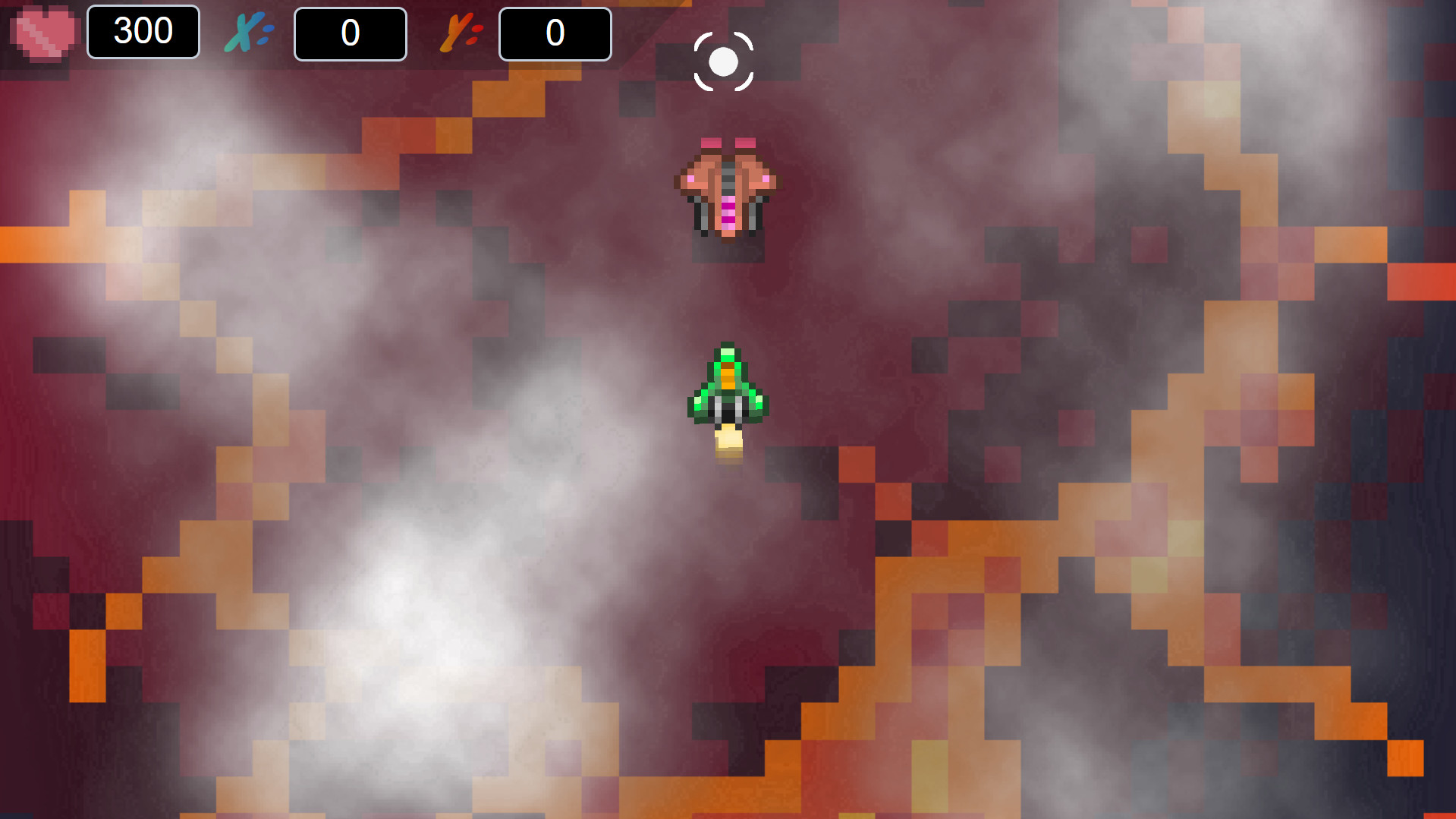Click the rounded border of the health box

click(x=90, y=31)
